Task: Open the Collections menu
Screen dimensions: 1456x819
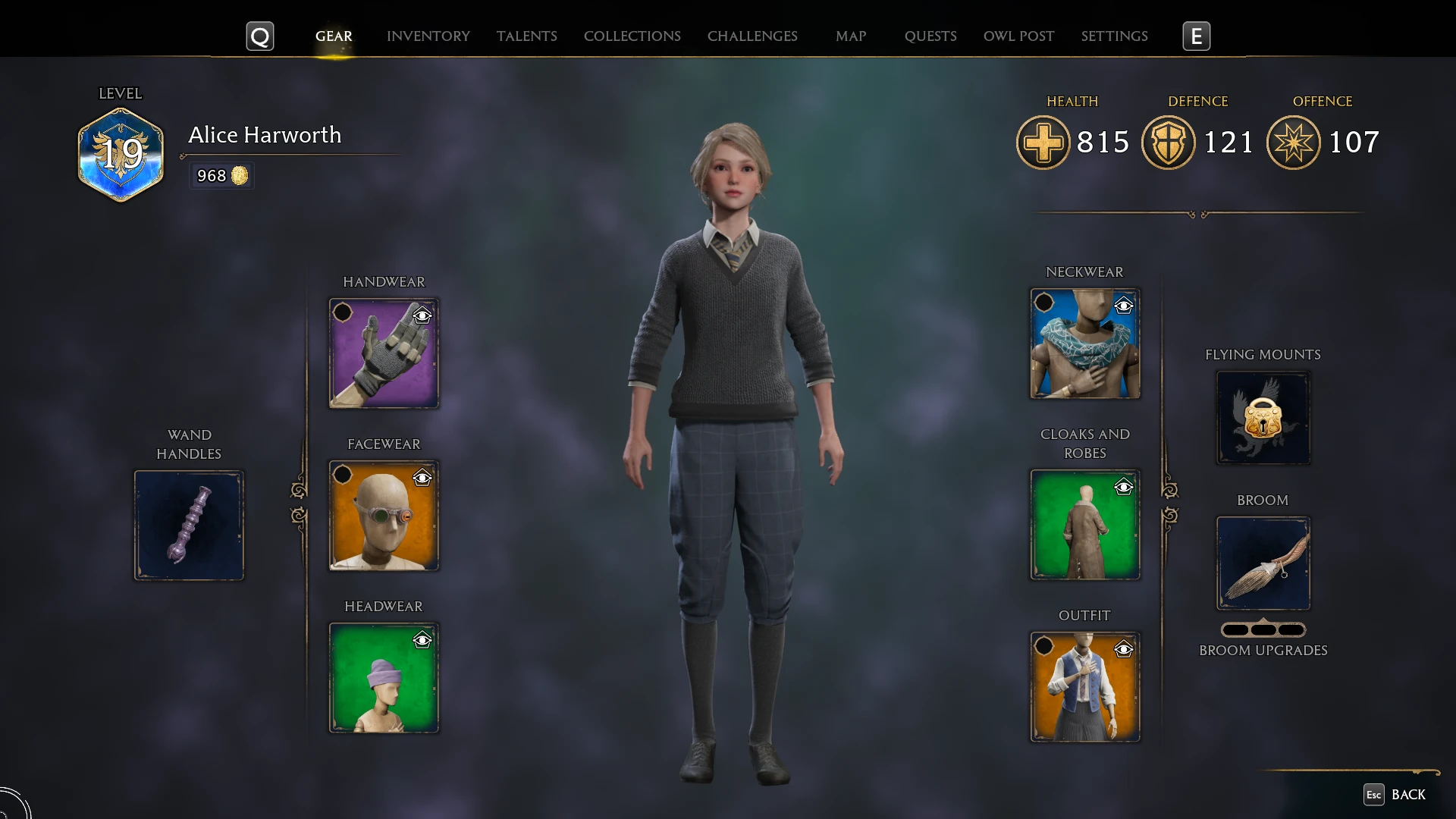Action: click(632, 36)
